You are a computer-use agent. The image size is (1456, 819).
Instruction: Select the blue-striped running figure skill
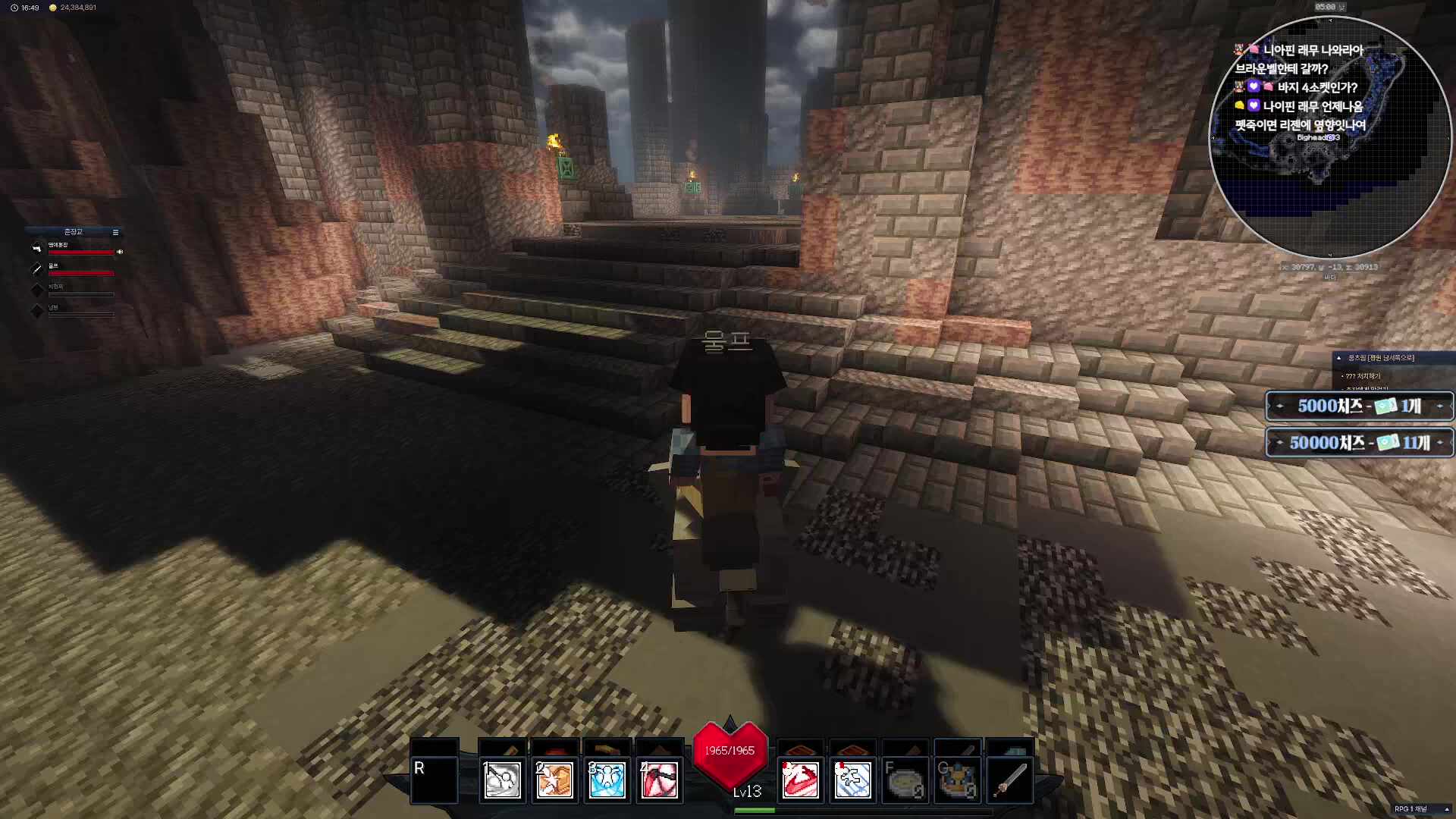852,780
